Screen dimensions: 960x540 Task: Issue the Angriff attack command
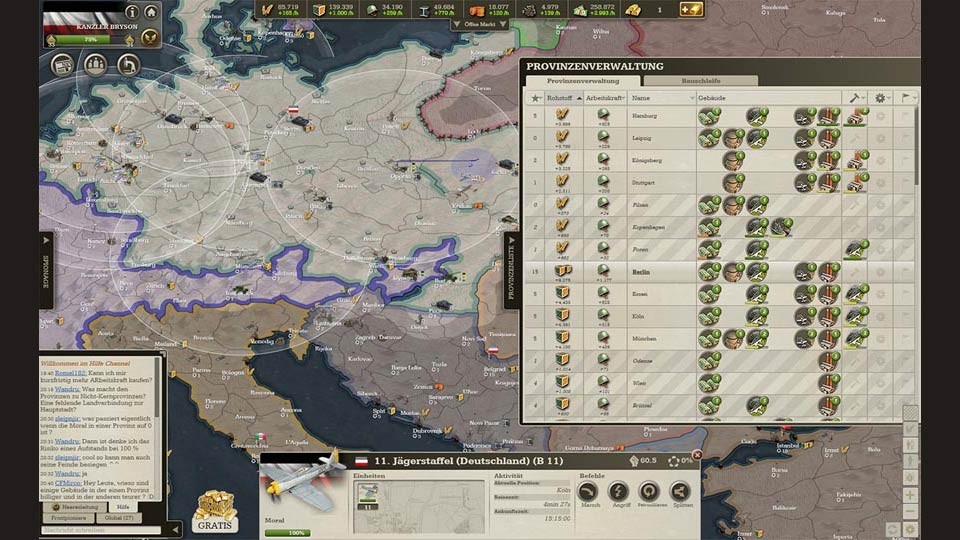pyautogui.click(x=619, y=491)
